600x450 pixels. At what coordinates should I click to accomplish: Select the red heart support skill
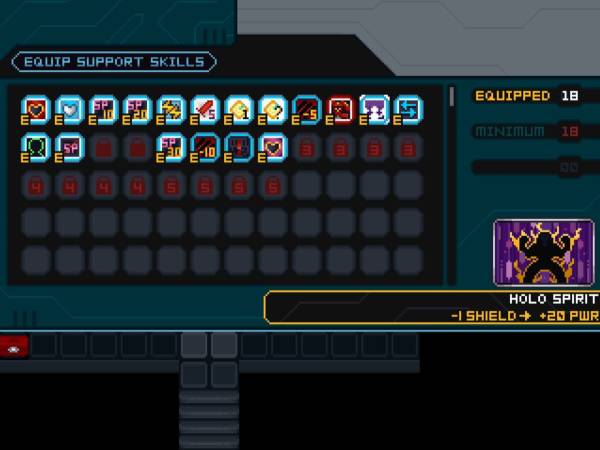[x=37, y=108]
